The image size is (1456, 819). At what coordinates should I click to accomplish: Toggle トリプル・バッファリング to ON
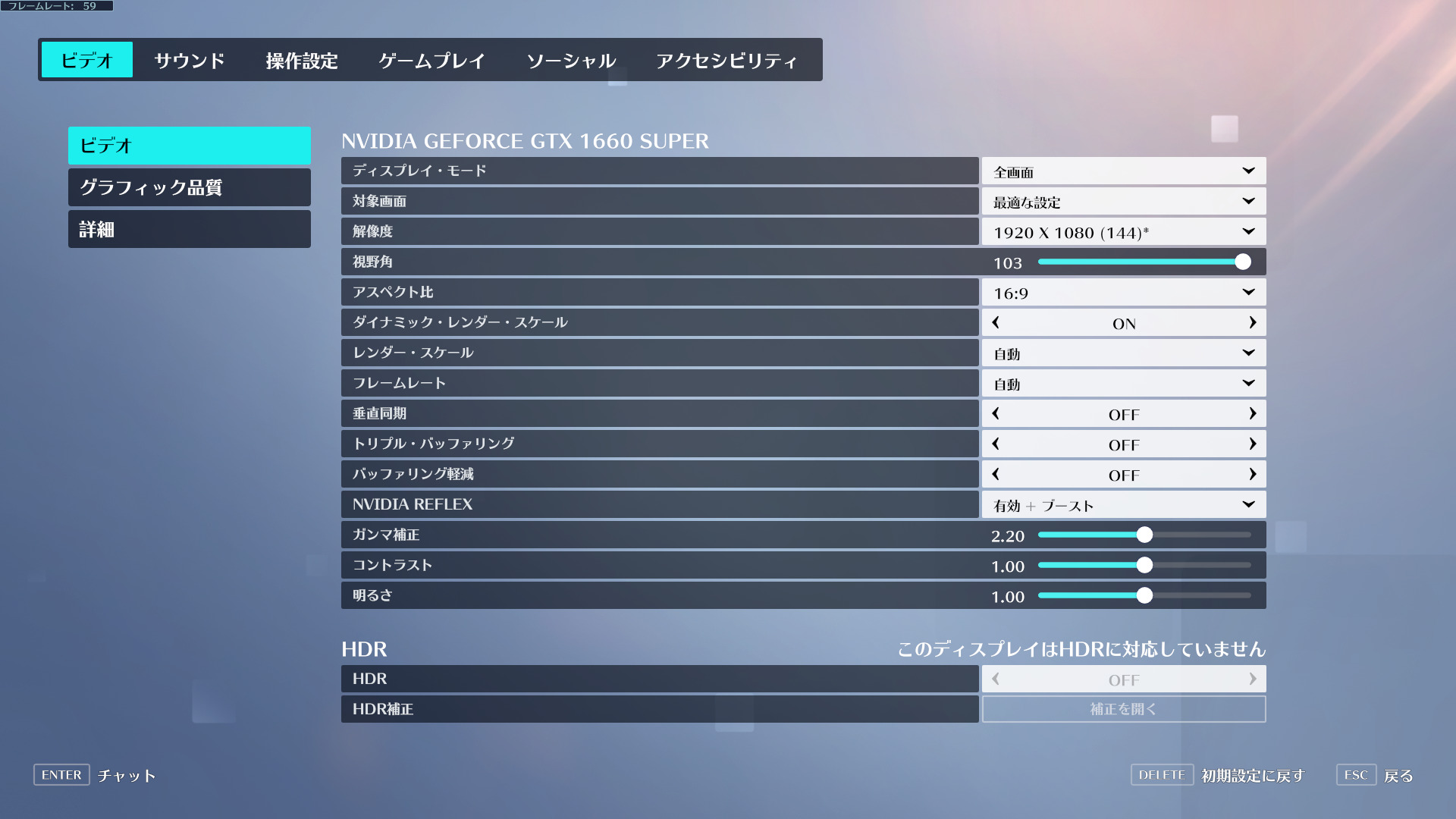[1253, 444]
